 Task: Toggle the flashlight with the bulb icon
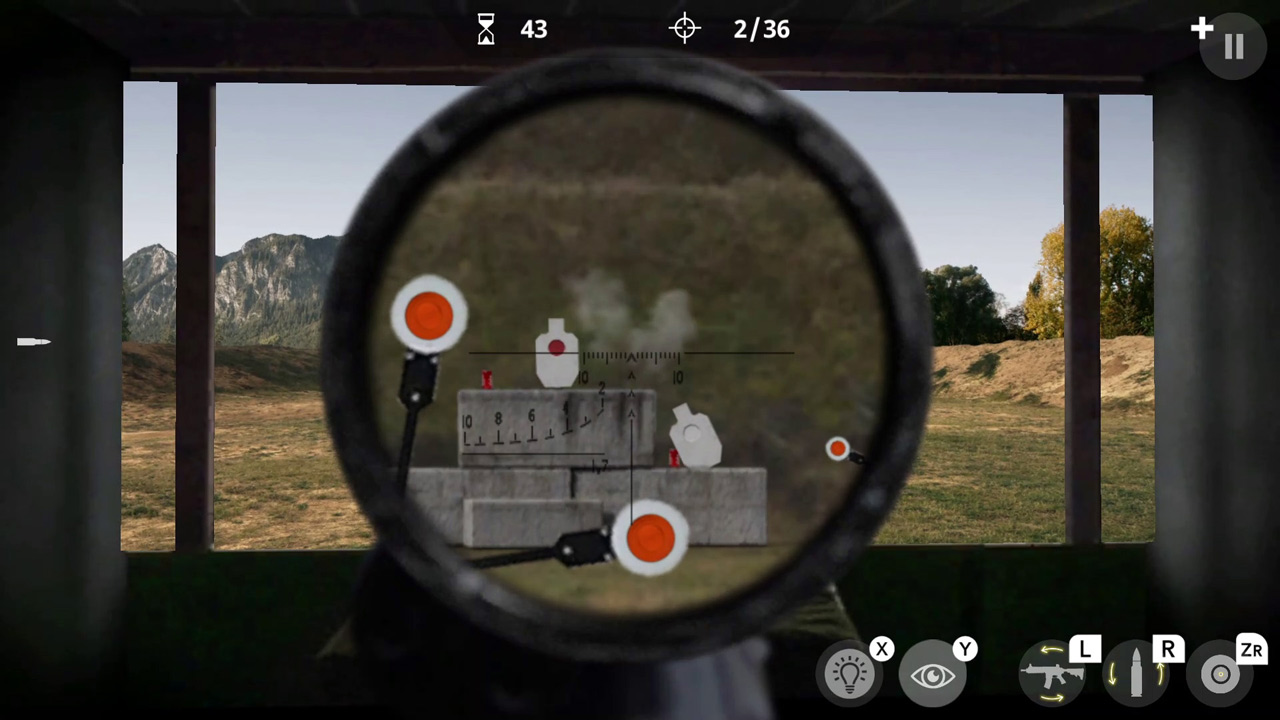tap(849, 672)
